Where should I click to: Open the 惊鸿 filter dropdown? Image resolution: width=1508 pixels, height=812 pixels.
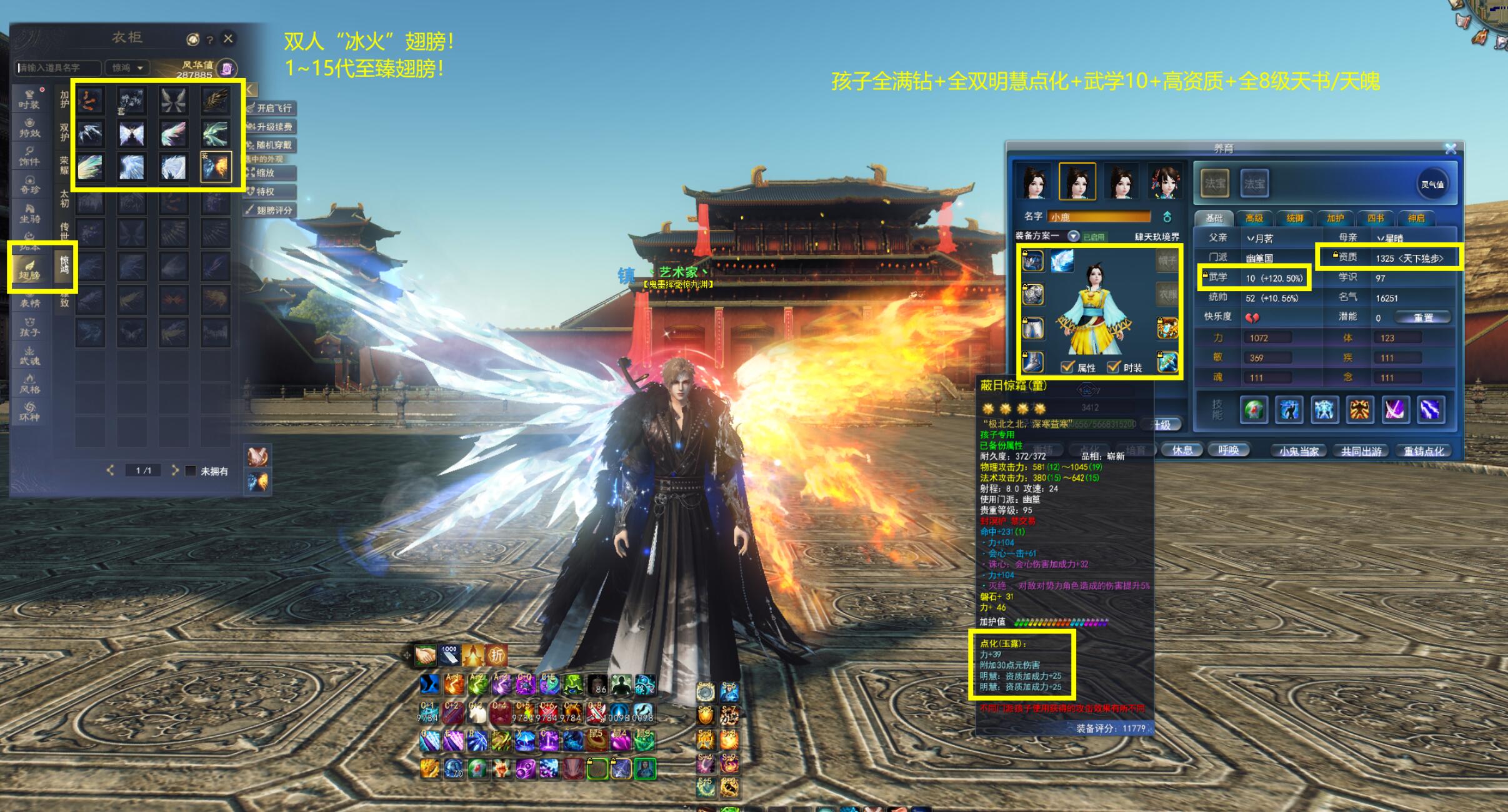pos(127,67)
